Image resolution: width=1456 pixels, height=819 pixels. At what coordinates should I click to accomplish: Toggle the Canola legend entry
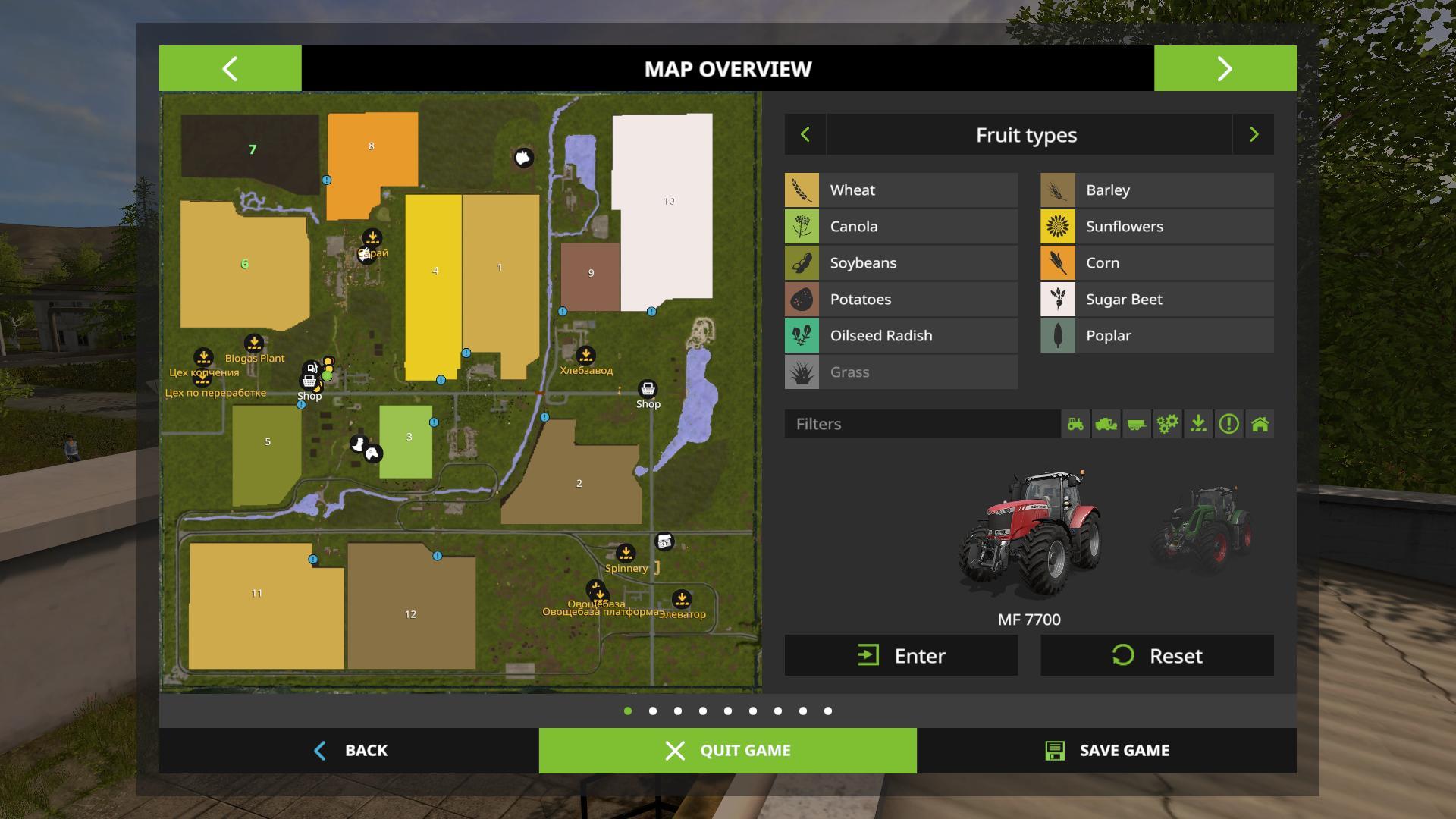[901, 227]
